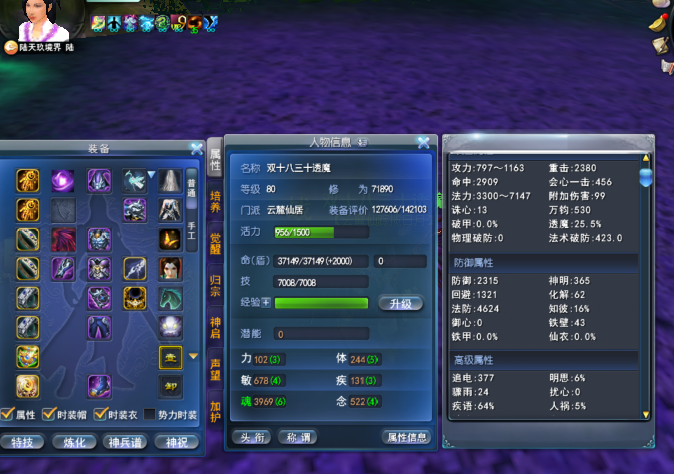Viewport: 674px width, 474px height.
Task: Close the 人物信息 character info window
Action: 424,143
